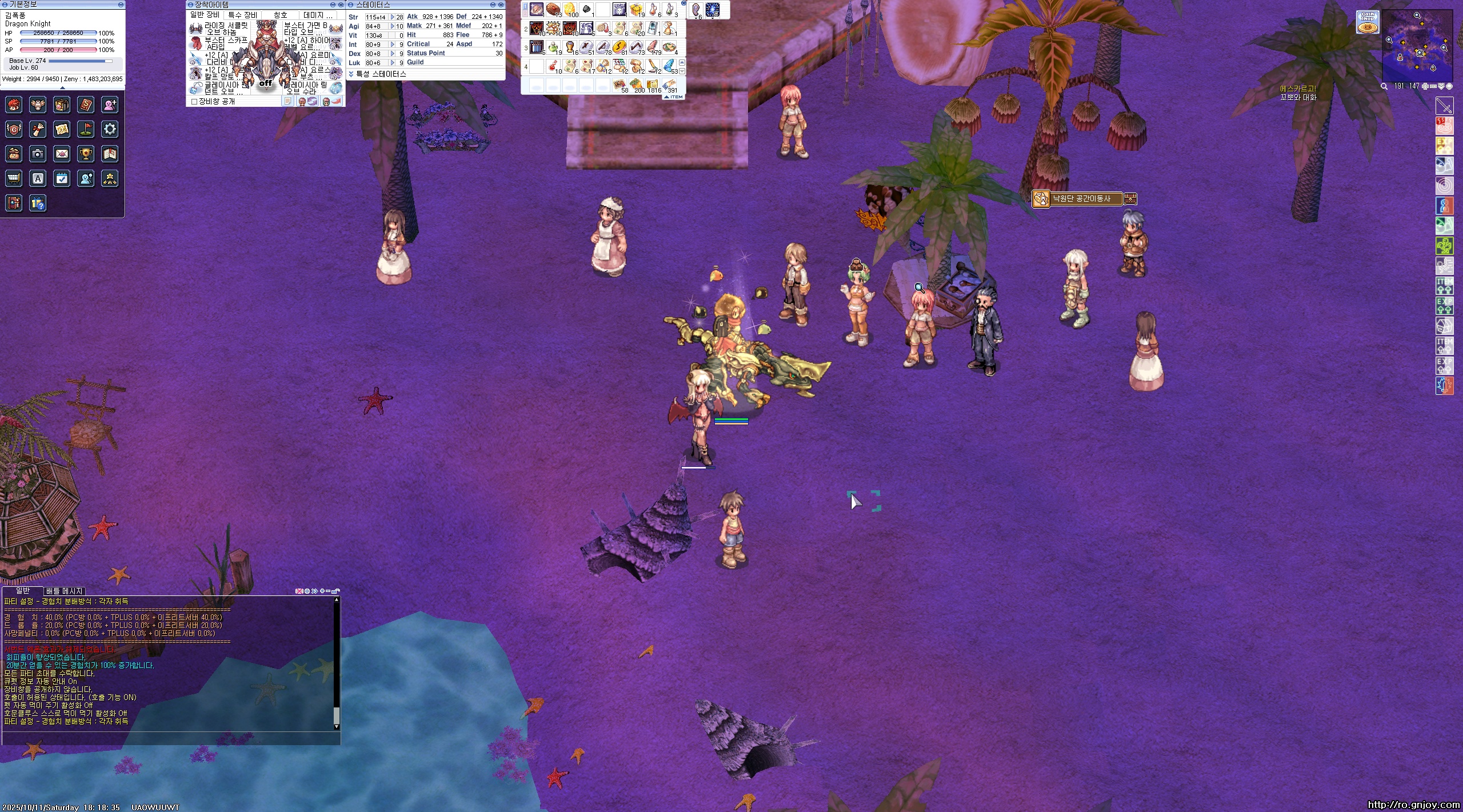Close the 스테이터스 status window
Image resolution: width=1463 pixels, height=812 pixels.
coord(501,5)
